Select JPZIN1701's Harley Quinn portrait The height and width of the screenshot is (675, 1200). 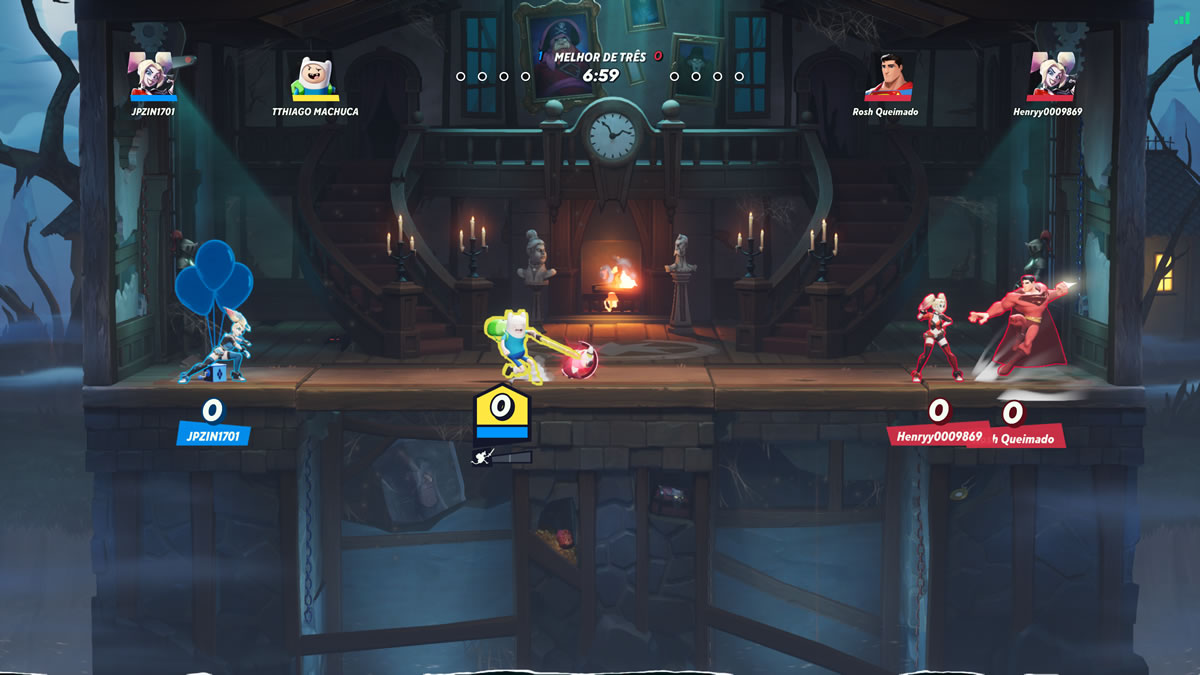(153, 75)
